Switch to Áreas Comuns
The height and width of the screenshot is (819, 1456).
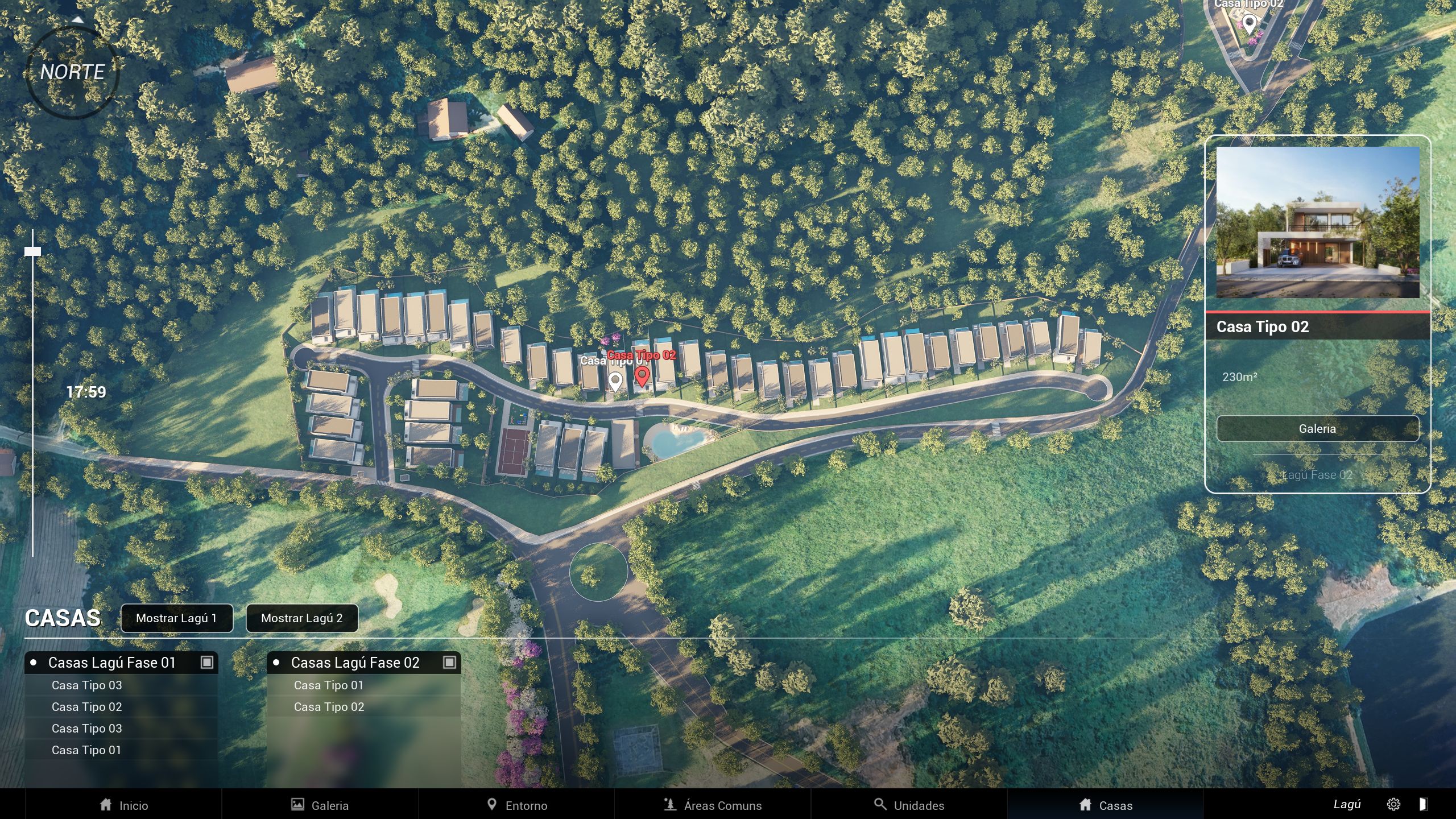[713, 805]
